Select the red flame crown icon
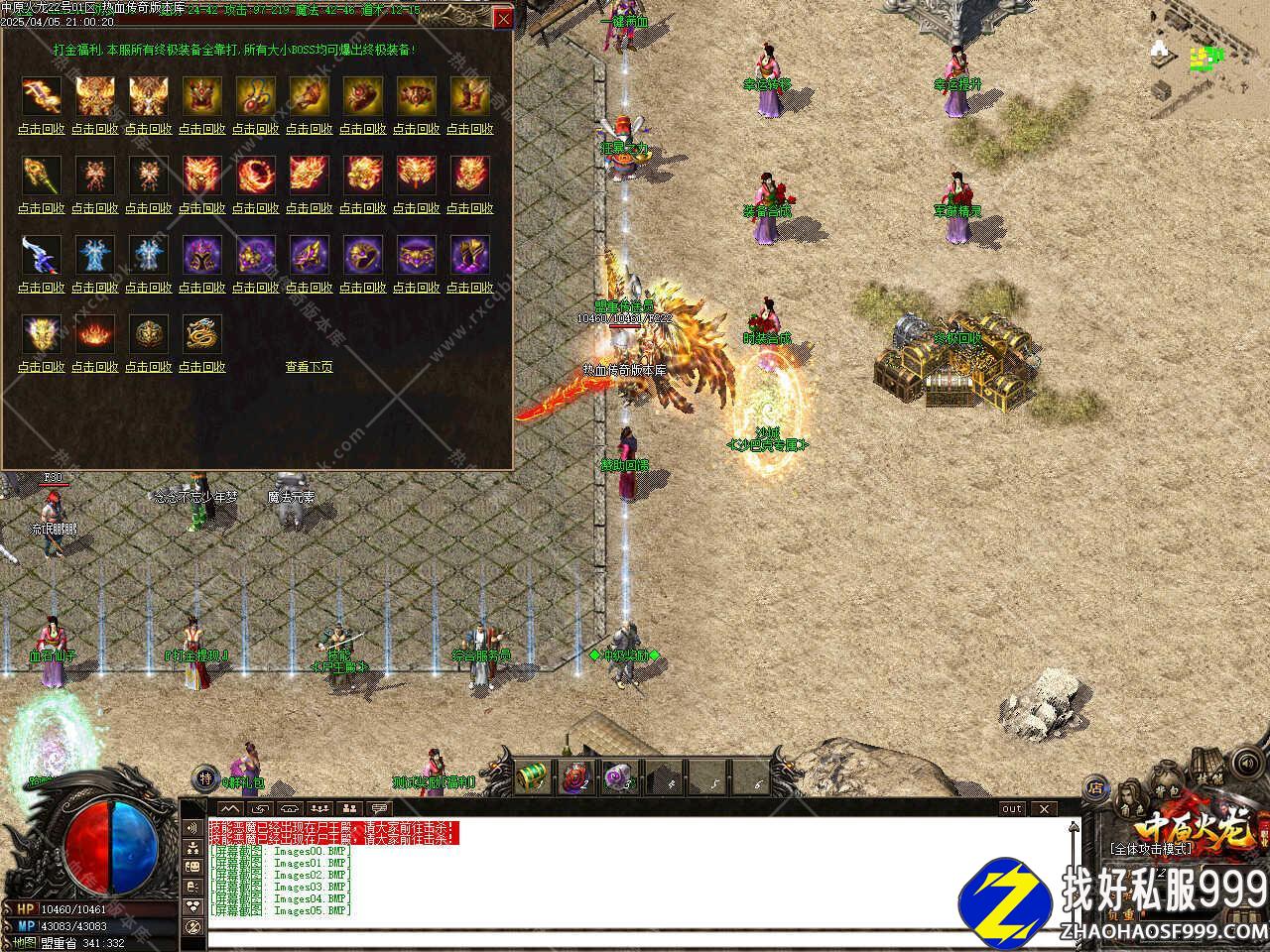Screen dimensions: 1270x952 pos(94,334)
